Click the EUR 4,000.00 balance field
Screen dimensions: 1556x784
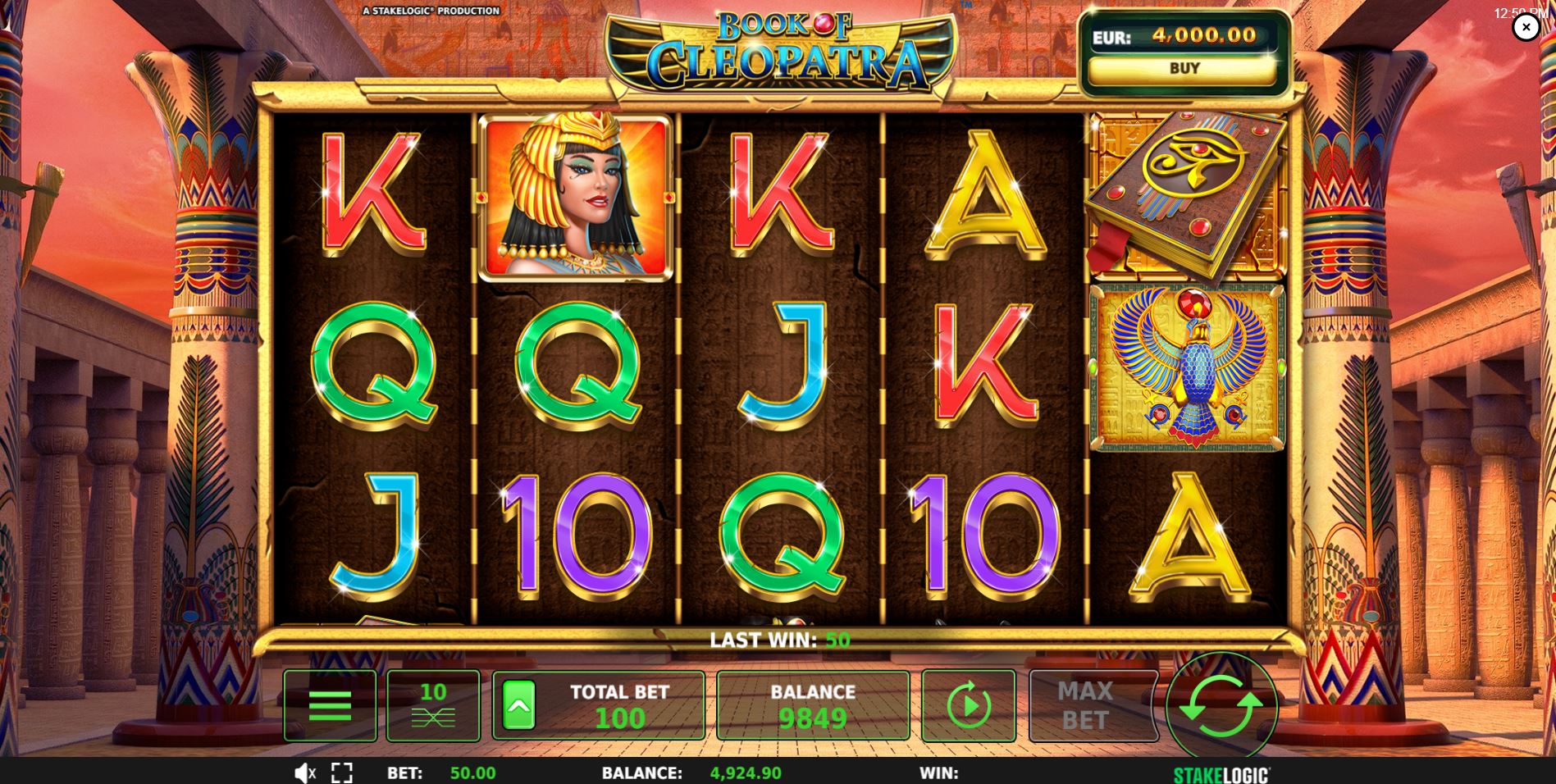tap(1185, 34)
